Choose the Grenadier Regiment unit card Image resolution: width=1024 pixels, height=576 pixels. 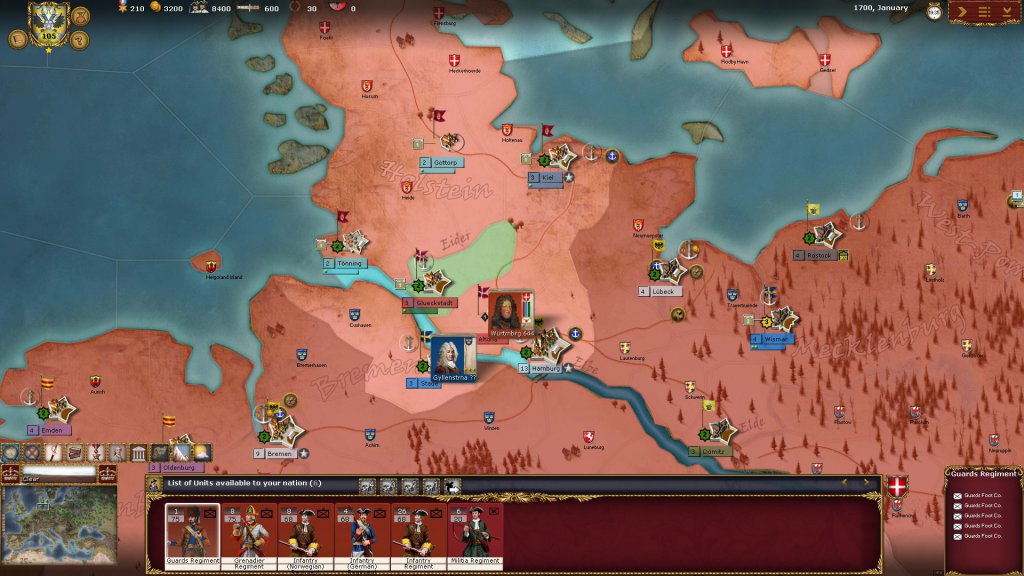[249, 535]
